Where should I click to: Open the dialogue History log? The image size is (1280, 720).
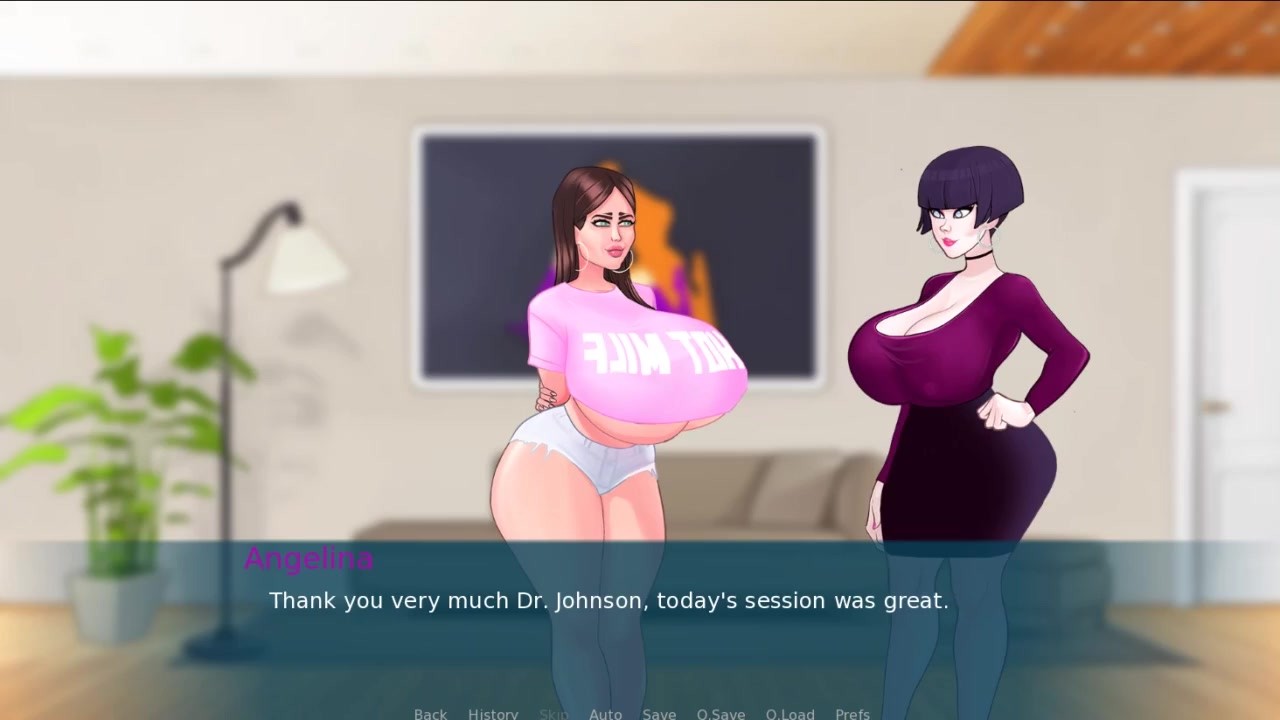pos(493,713)
